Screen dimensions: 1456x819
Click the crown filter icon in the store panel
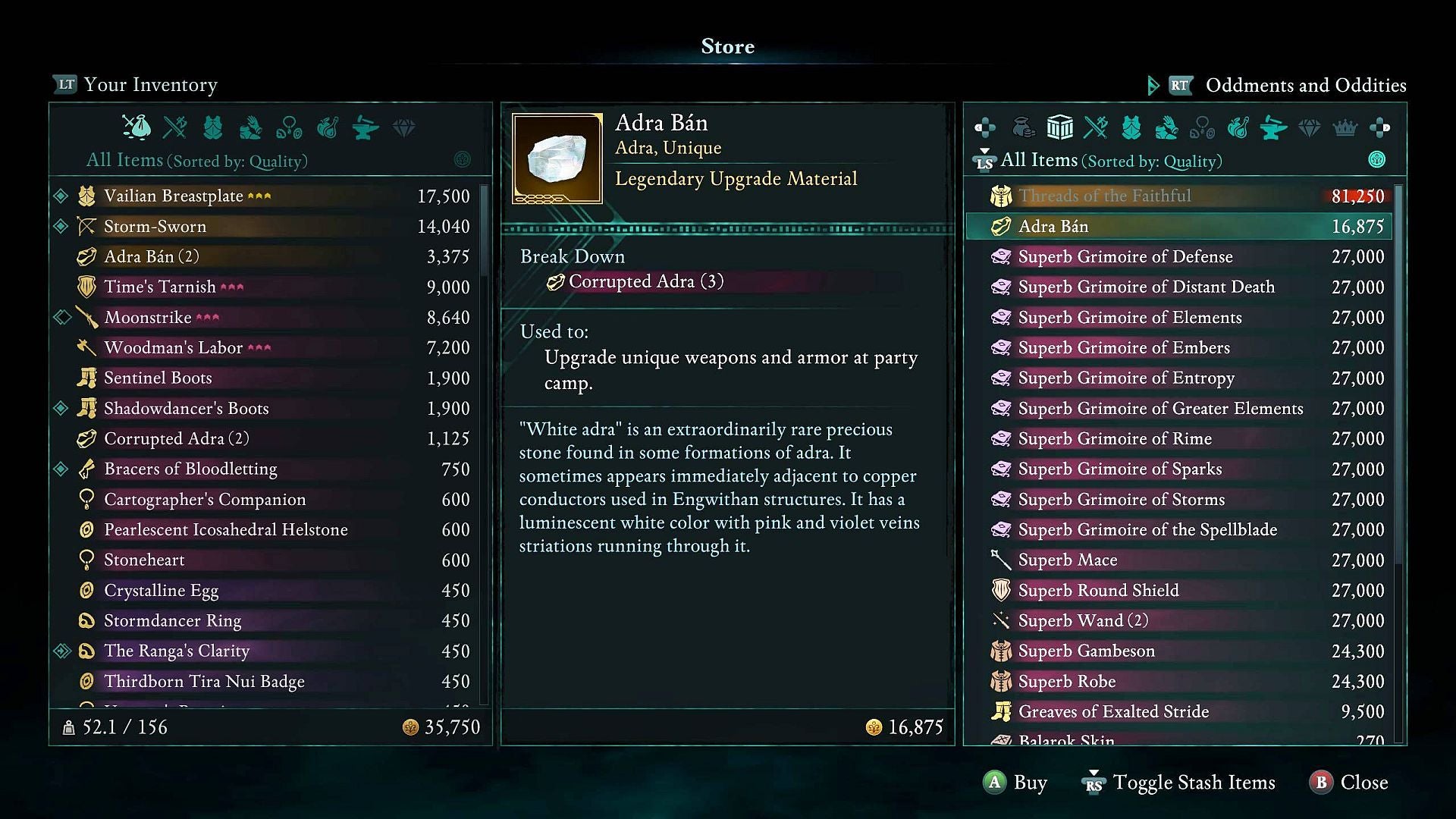1345,129
